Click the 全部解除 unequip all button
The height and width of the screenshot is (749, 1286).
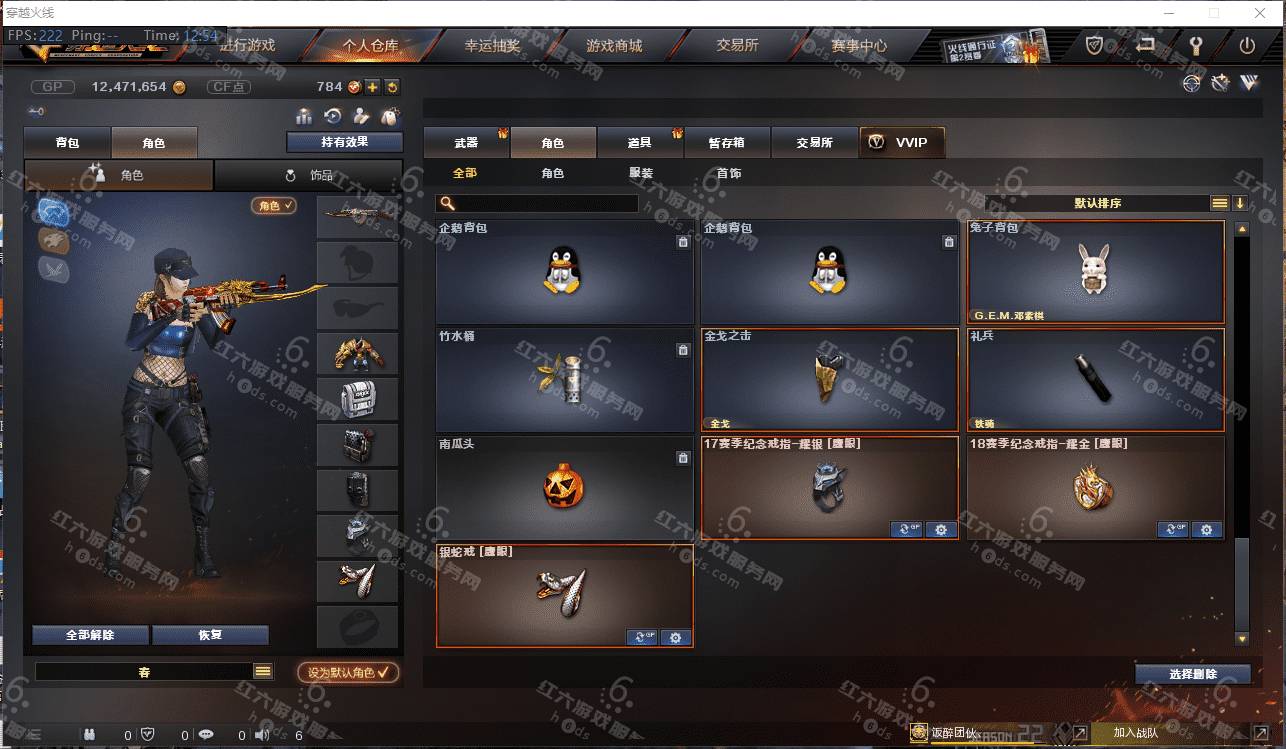pos(90,635)
